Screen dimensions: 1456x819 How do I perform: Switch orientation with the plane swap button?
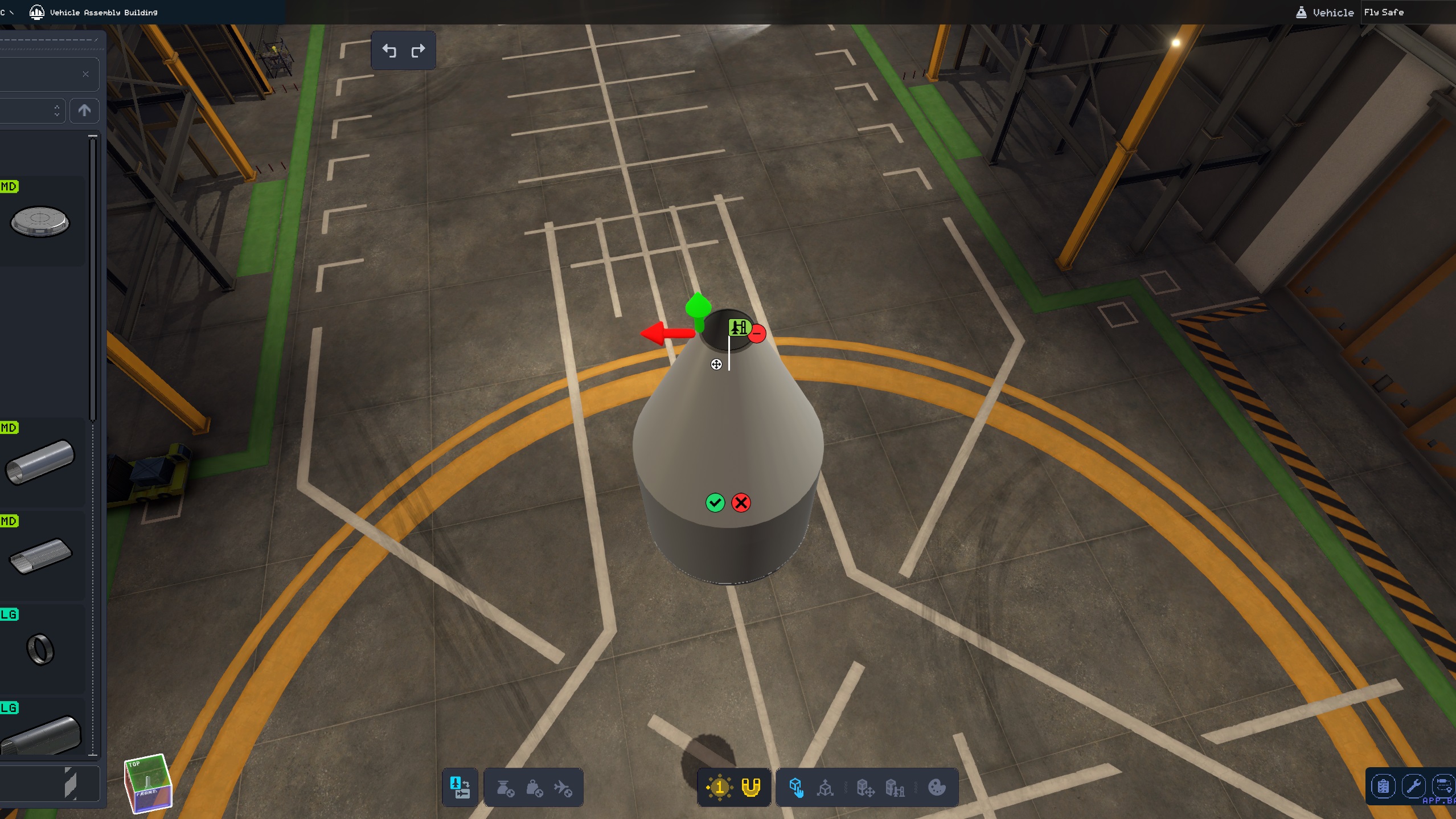[x=460, y=788]
